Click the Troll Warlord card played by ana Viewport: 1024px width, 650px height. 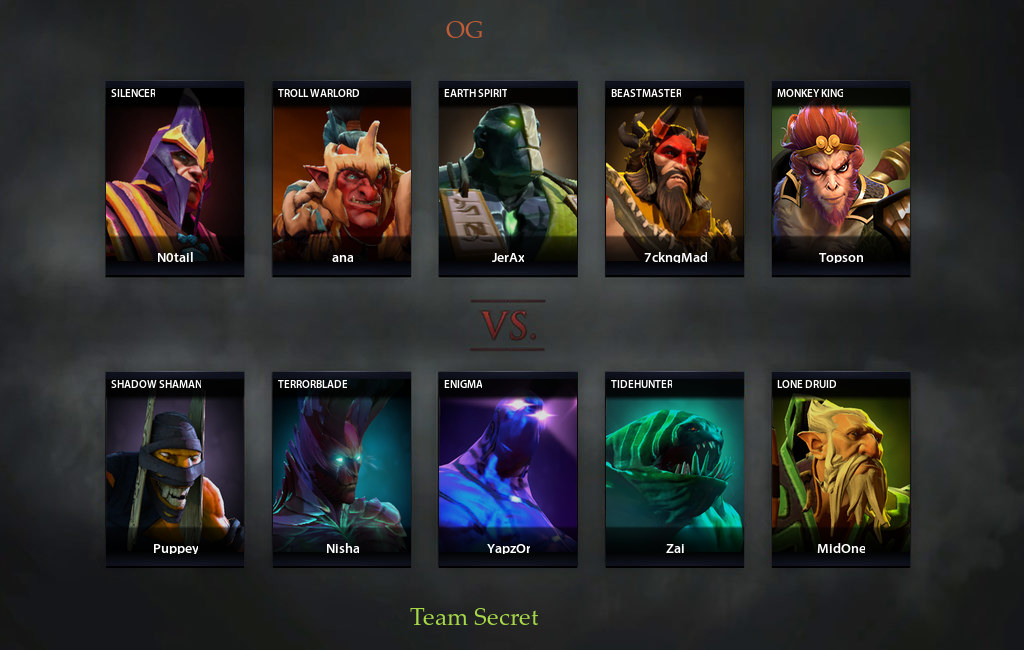341,178
